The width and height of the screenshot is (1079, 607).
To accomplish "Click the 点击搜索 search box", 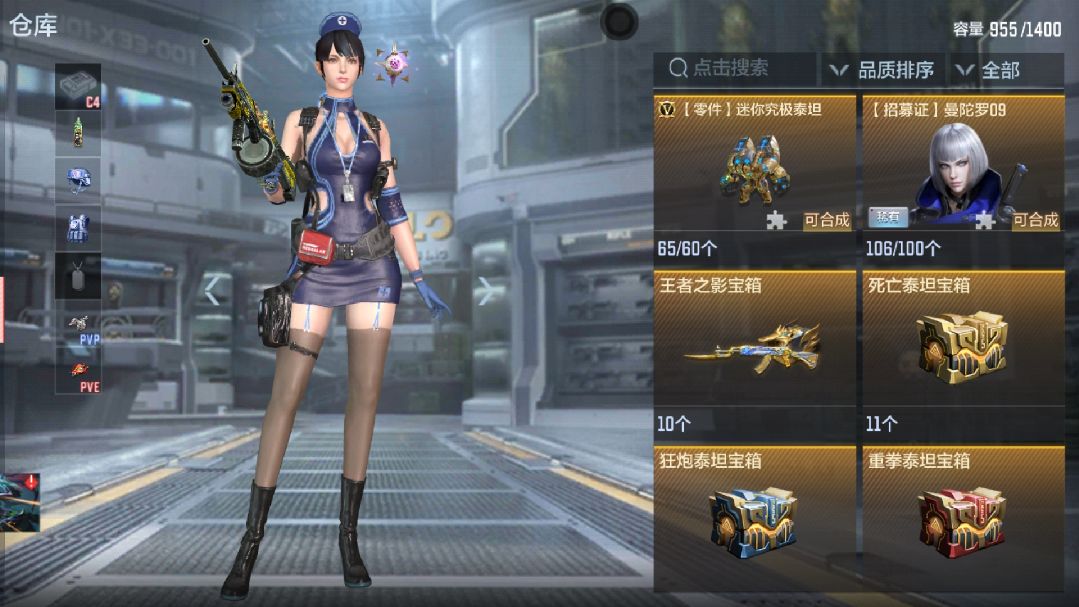I will coord(740,69).
